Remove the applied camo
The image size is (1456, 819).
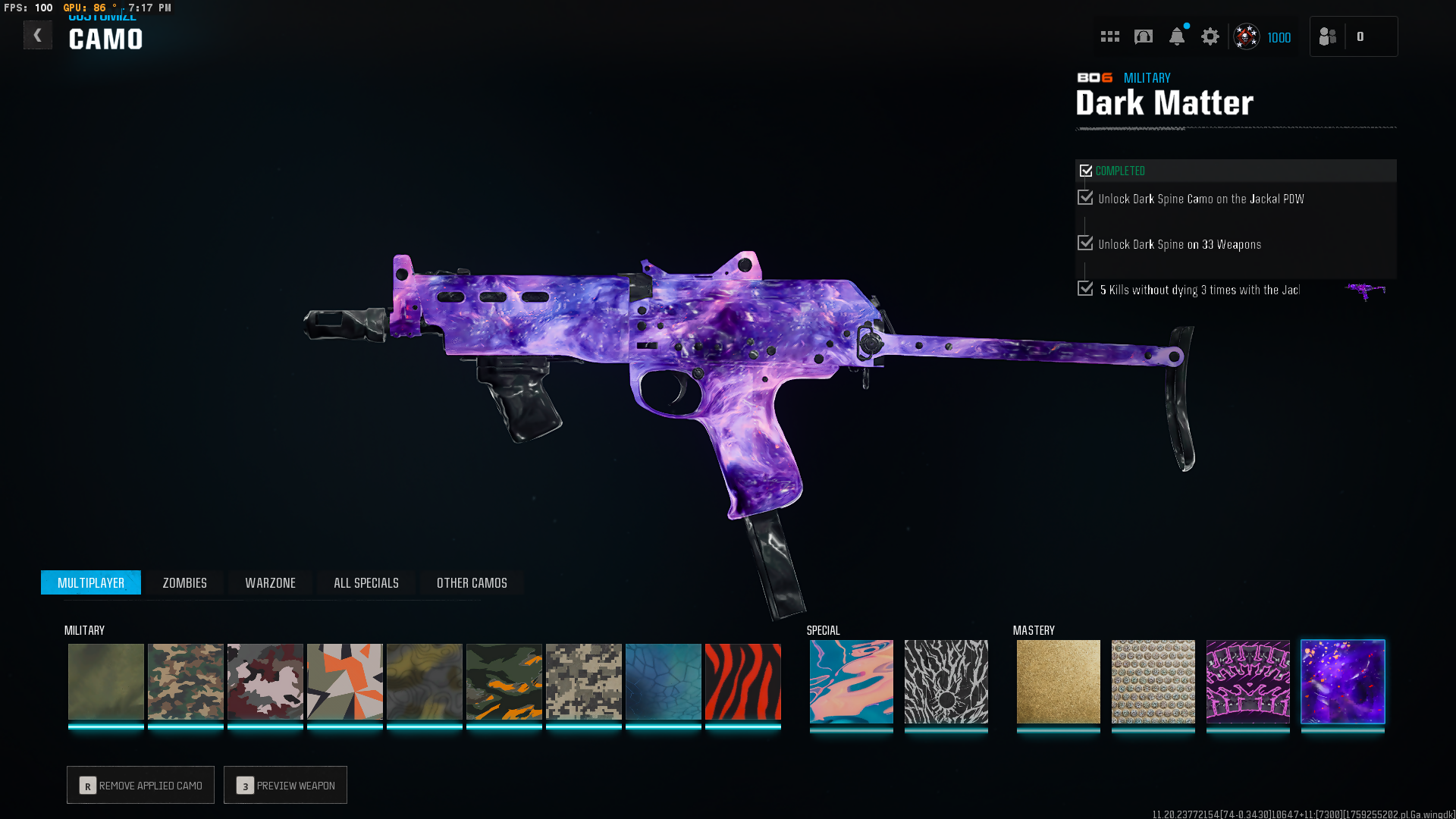click(x=140, y=785)
